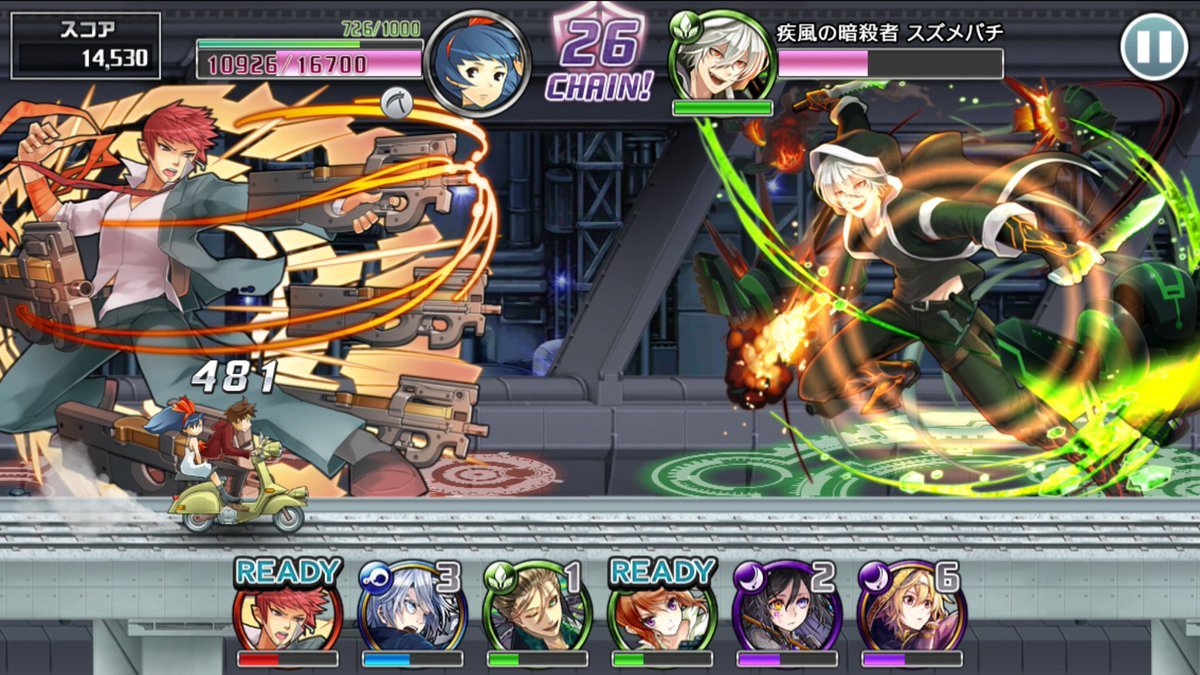Tap the blue-haired leader portrait
Image resolution: width=1200 pixels, height=675 pixels.
point(477,61)
